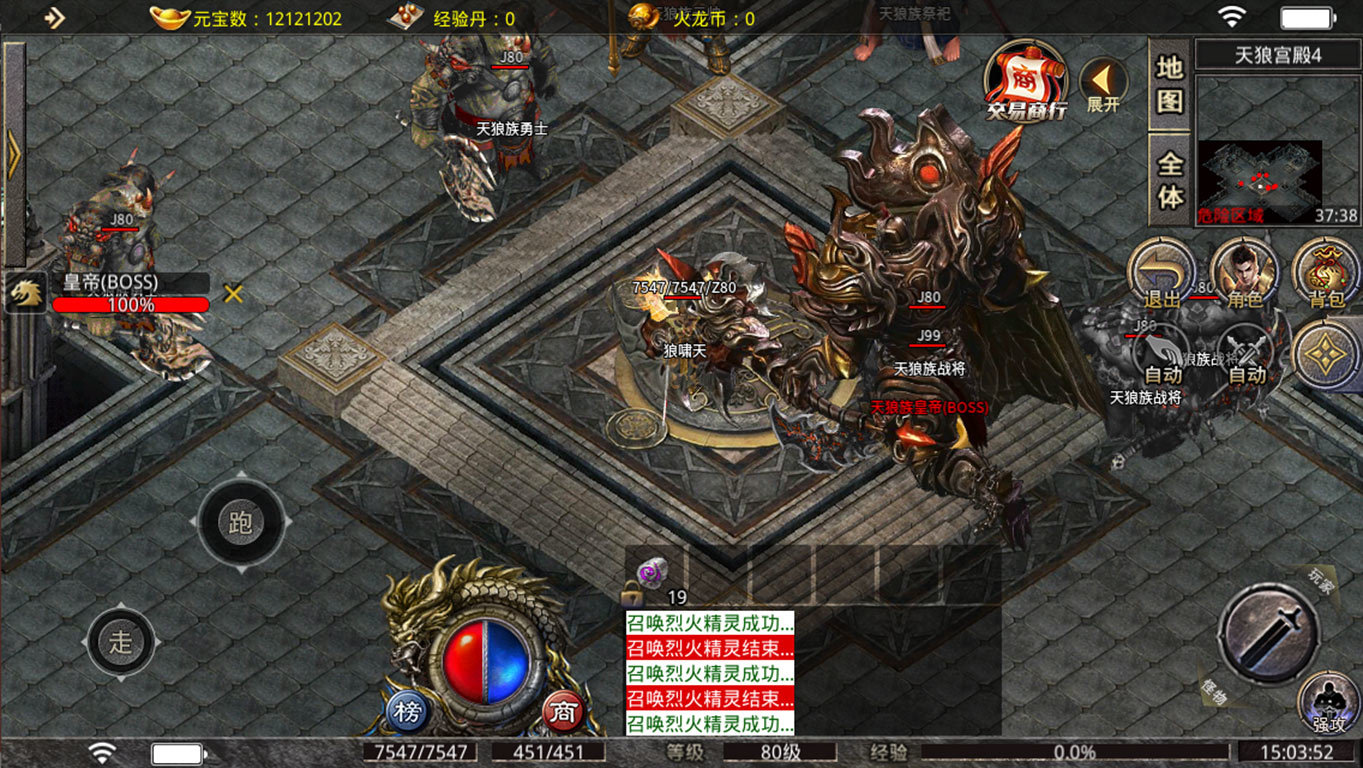The height and width of the screenshot is (768, 1363).
Task: Tap the 跑 run control
Action: tap(241, 524)
